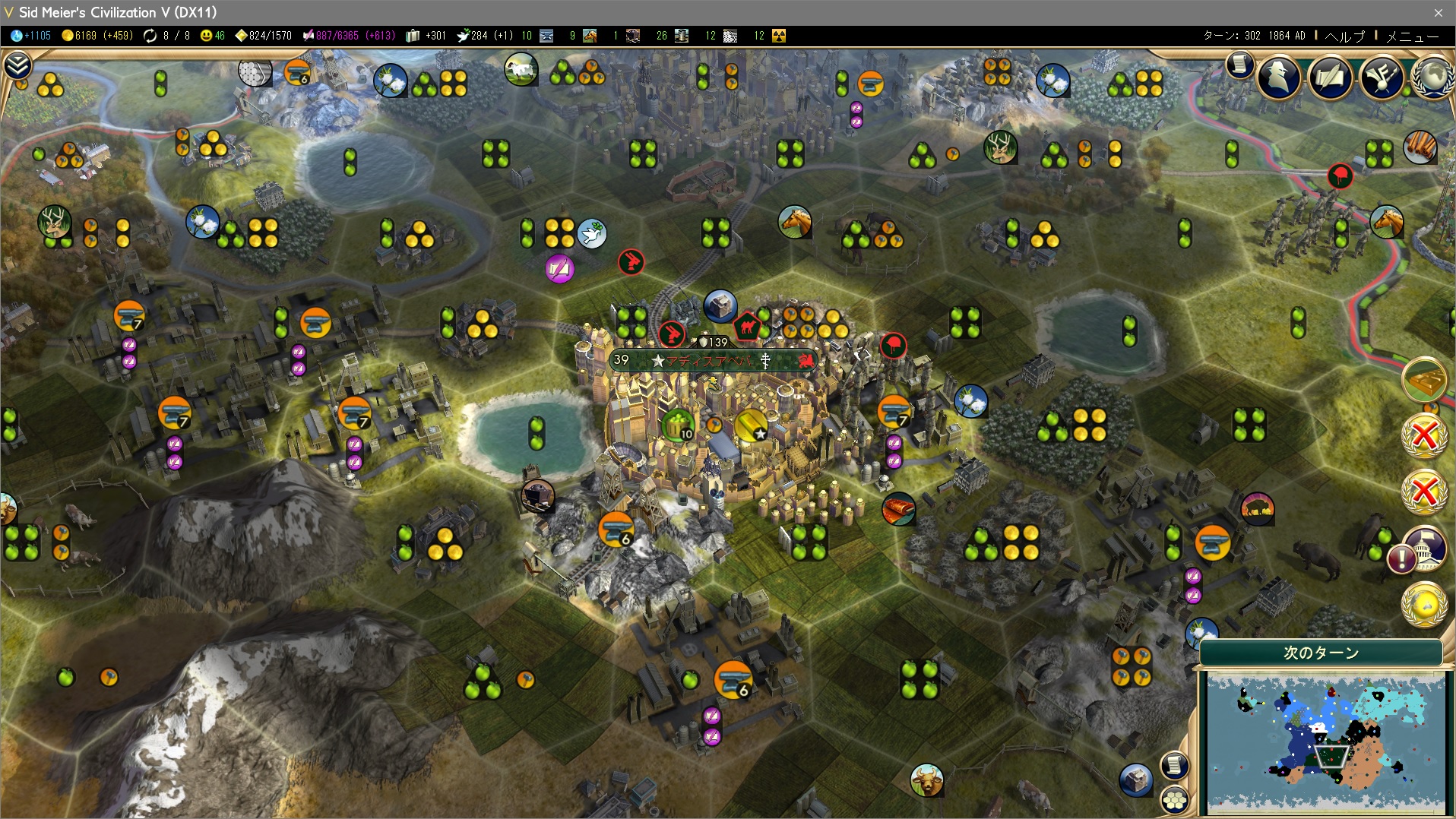1456x819 pixels.
Task: Select the Addis Ababa city banner
Action: click(713, 360)
